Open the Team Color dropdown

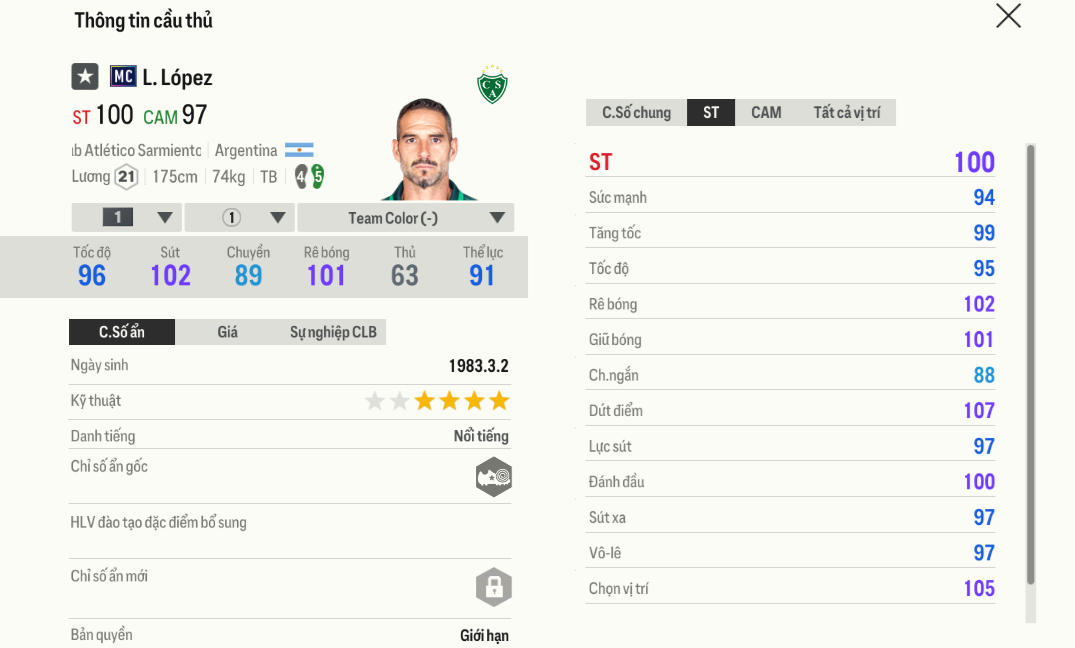406,218
